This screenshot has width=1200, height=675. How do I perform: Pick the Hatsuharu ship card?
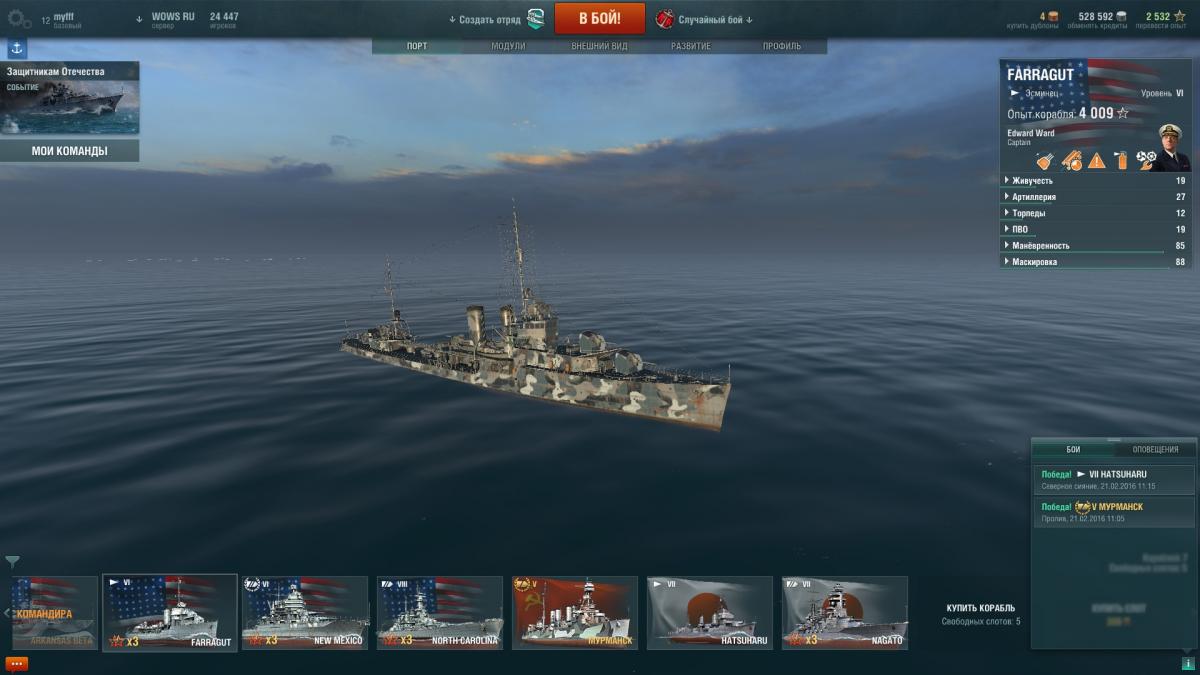point(710,613)
